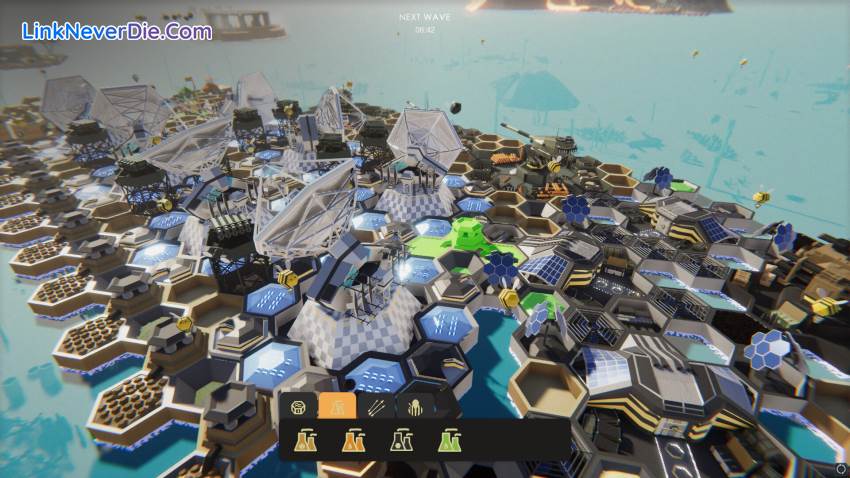Choose the green factory building icon

click(449, 439)
